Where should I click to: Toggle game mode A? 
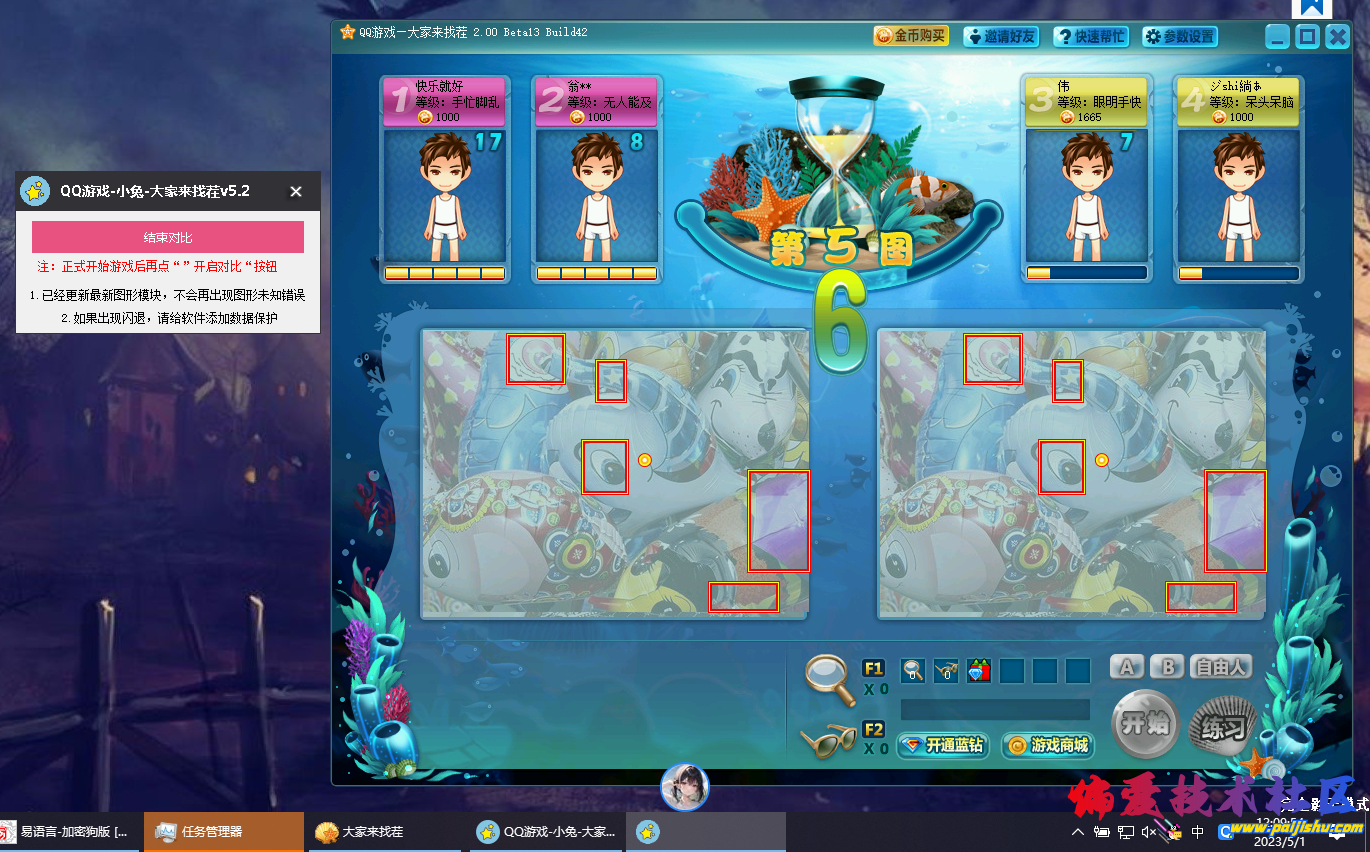(x=1126, y=666)
